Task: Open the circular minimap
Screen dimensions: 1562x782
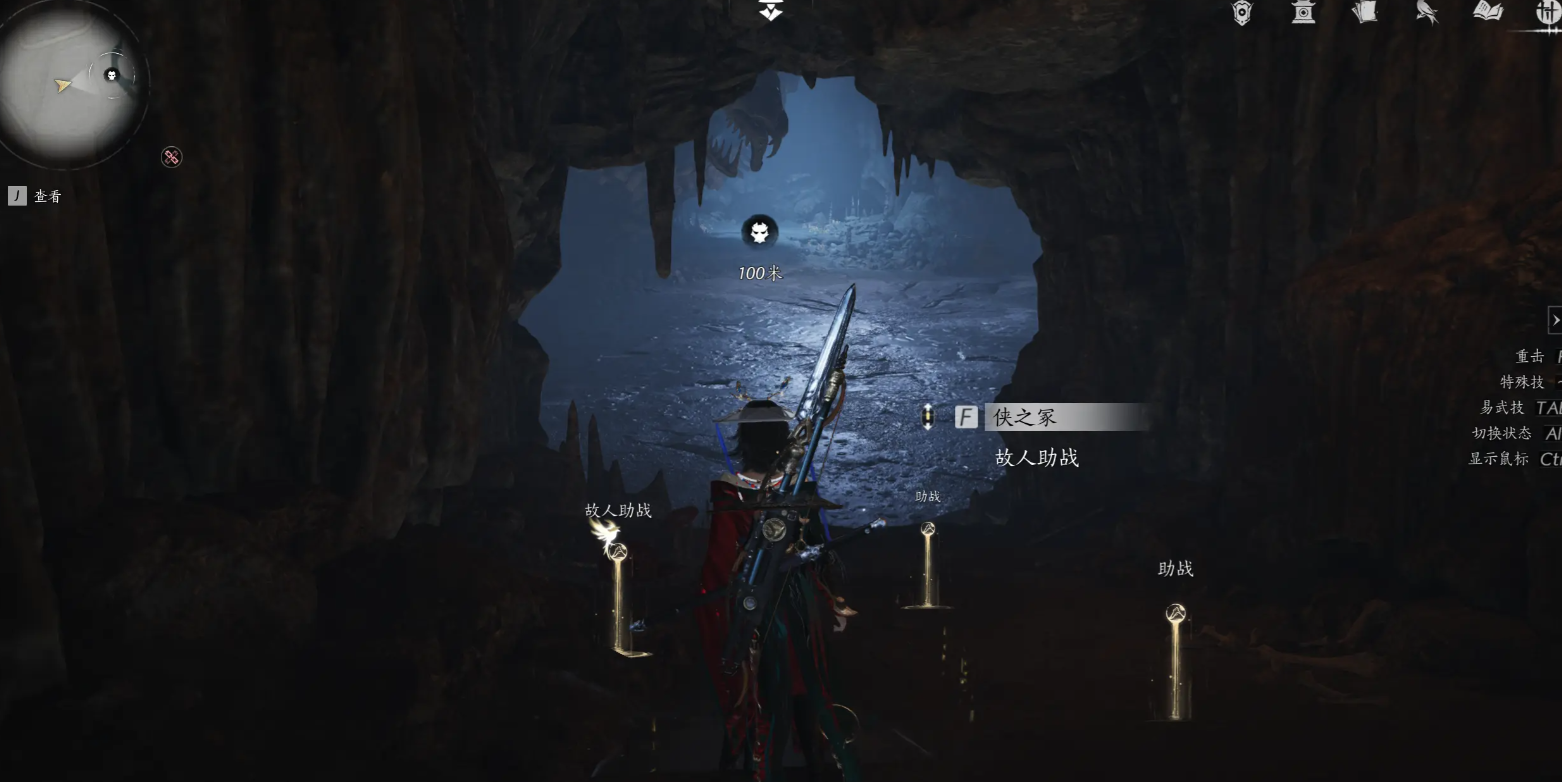Action: click(x=68, y=84)
